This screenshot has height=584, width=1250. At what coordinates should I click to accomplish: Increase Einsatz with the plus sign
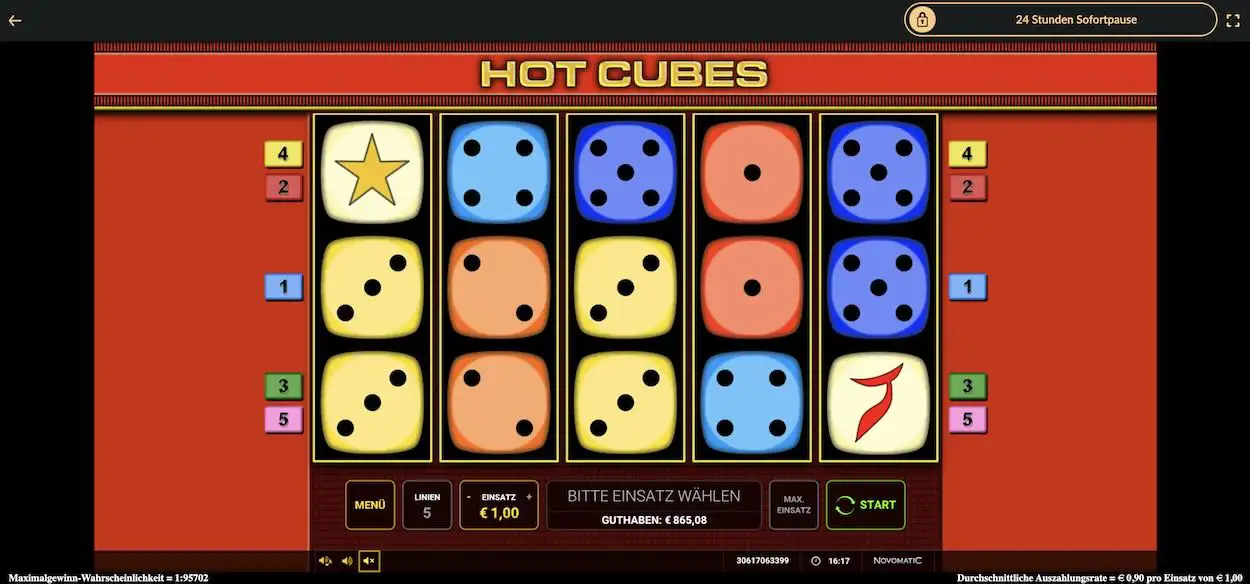(529, 497)
